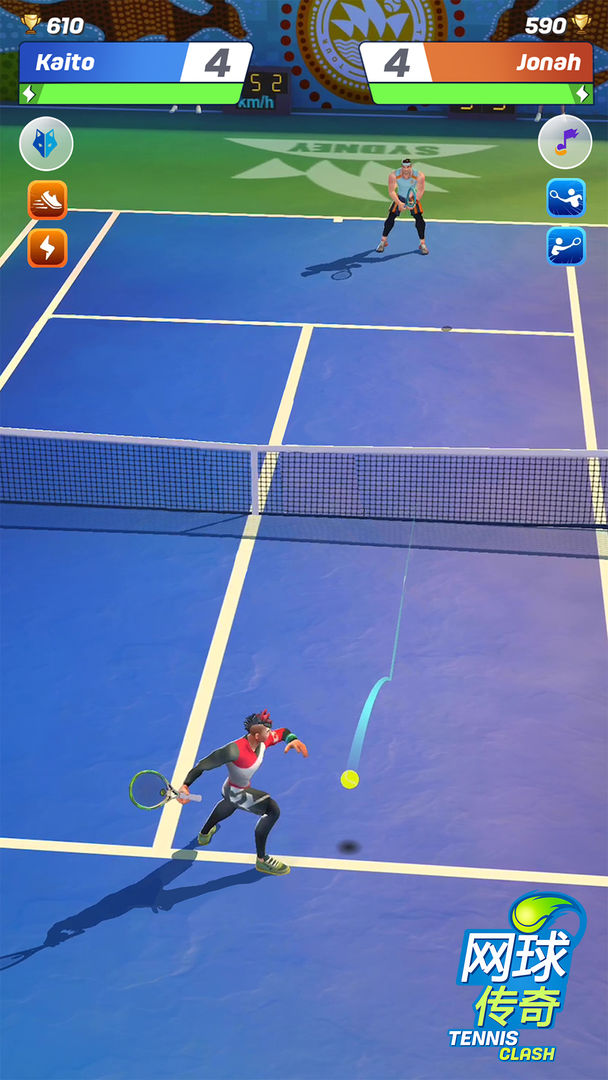Activate the orange running shoe boost
The image size is (608, 1080).
pyautogui.click(x=47, y=200)
